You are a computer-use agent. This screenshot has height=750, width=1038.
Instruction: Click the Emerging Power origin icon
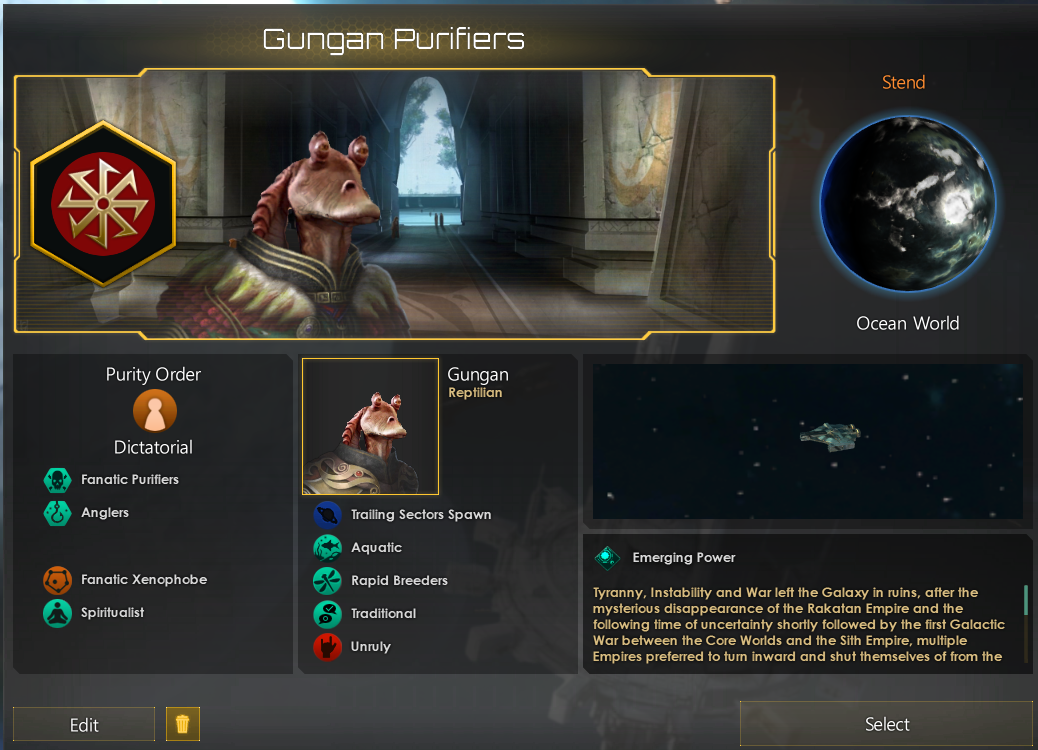607,558
